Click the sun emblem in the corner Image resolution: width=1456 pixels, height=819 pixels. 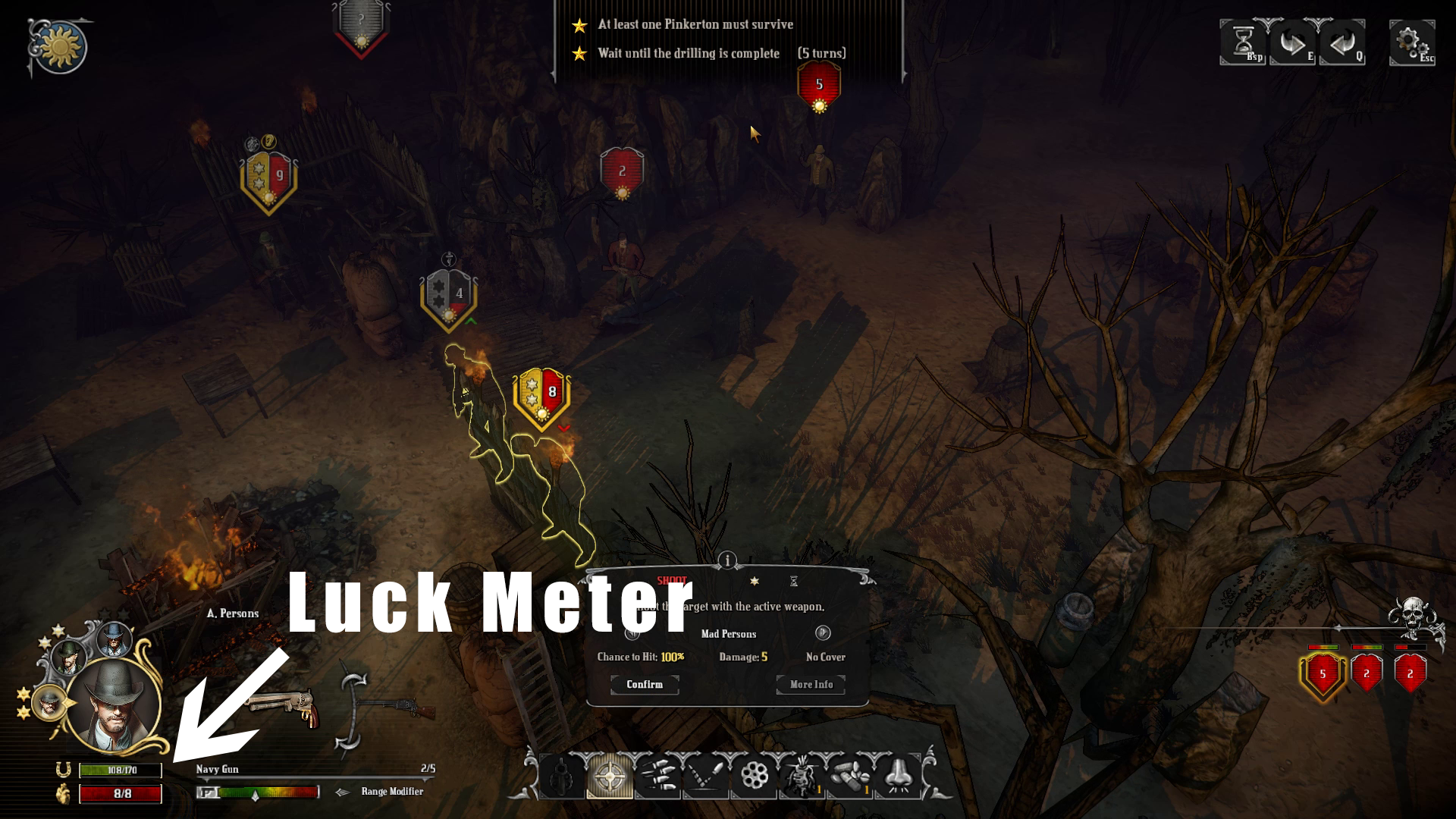pyautogui.click(x=59, y=49)
